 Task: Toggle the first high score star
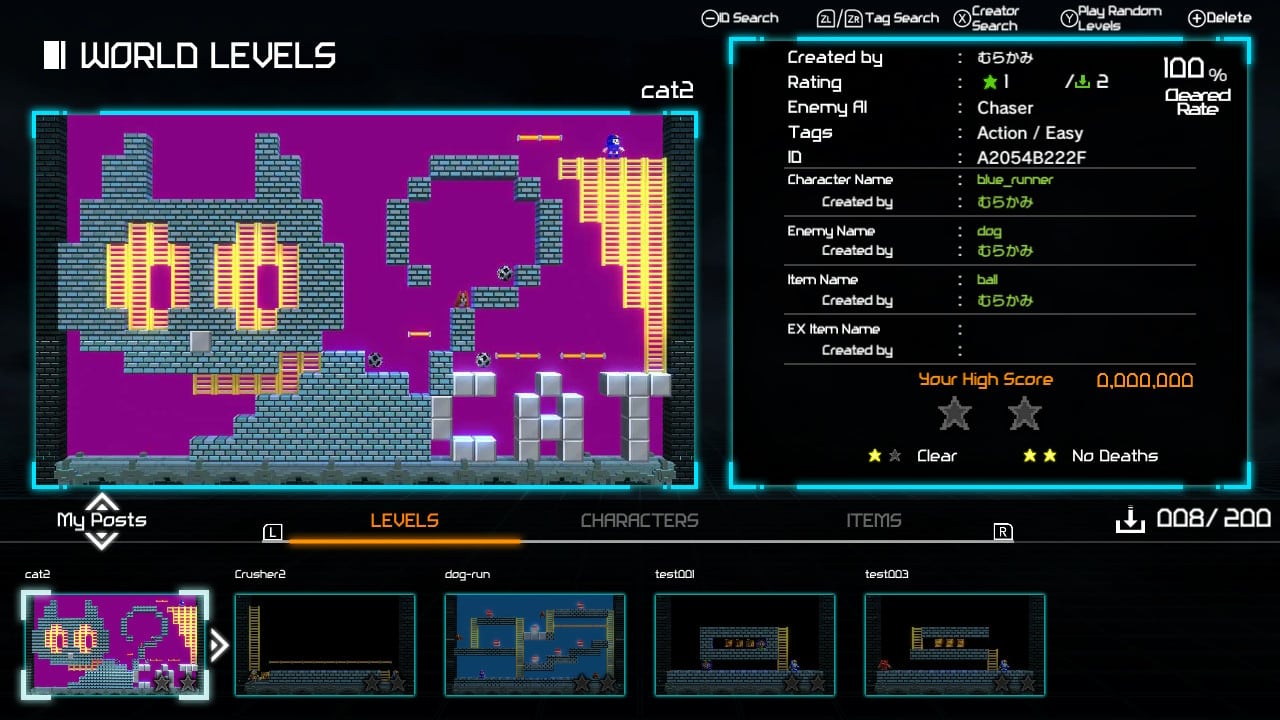(x=953, y=413)
